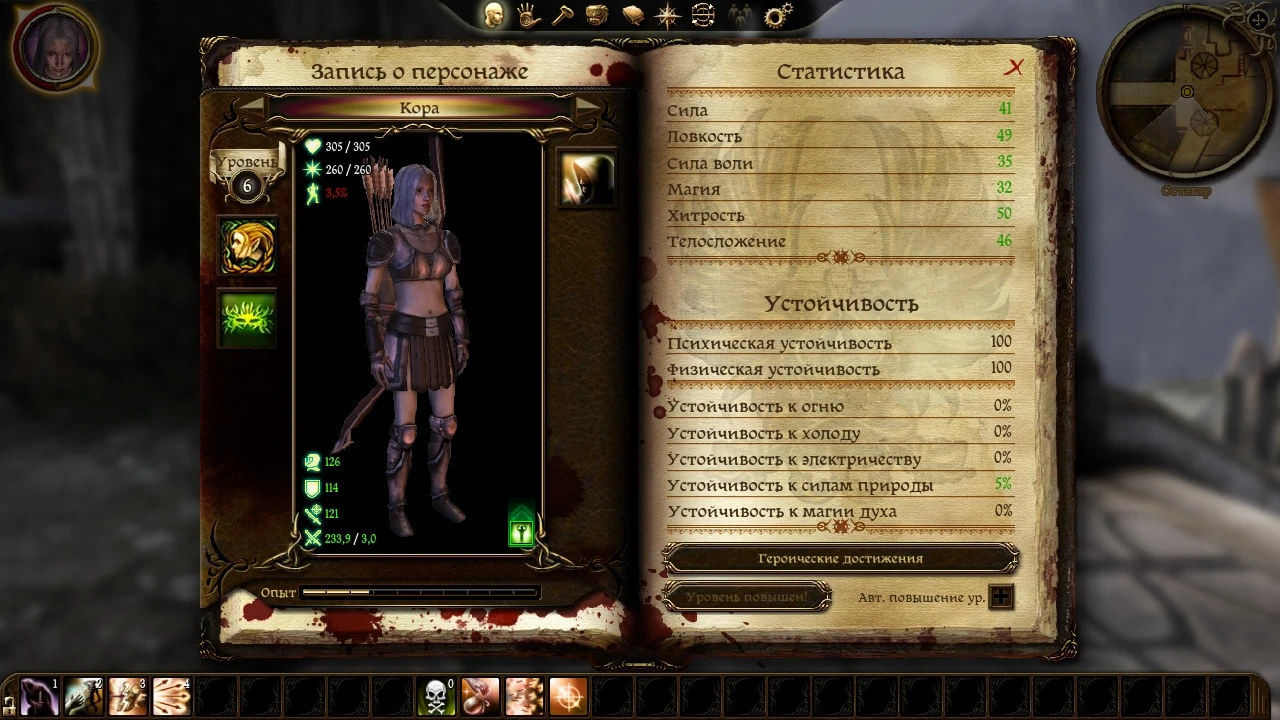Image resolution: width=1280 pixels, height=720 pixels.
Task: Use the ability in quickbar slot 1
Action: tap(38, 696)
